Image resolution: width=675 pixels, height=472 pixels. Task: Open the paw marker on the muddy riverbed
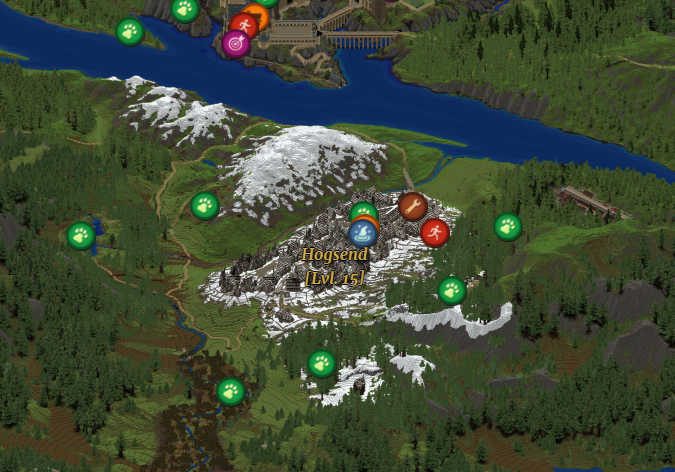coord(231,391)
